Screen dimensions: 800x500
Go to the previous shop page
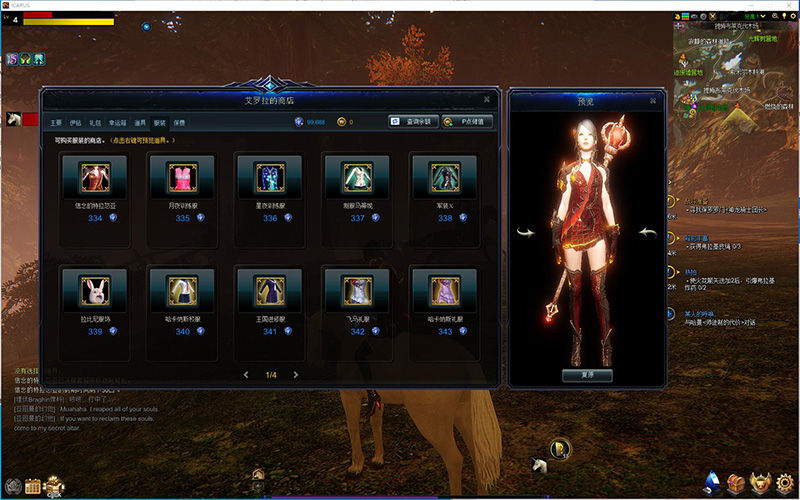point(246,375)
